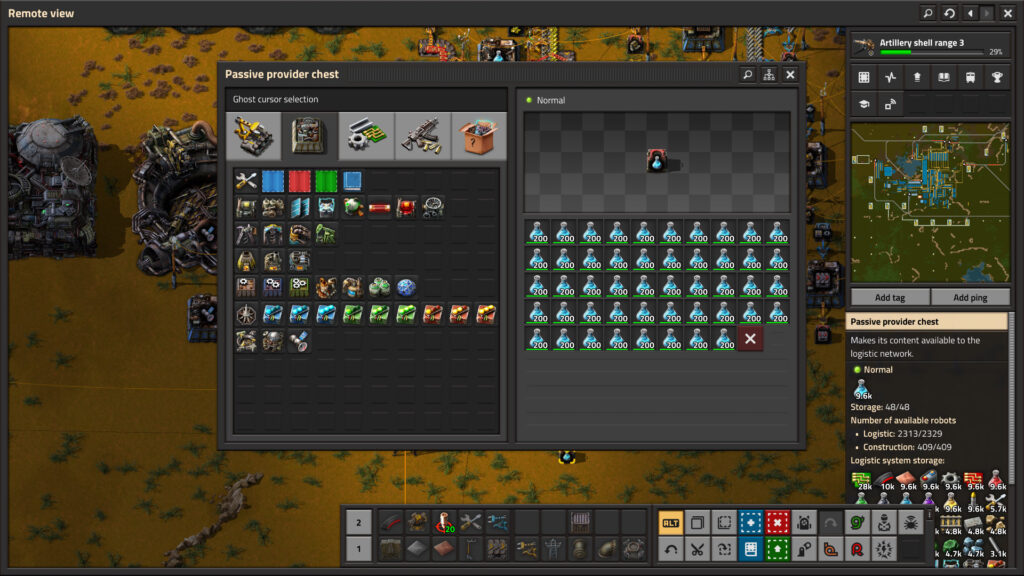This screenshot has height=576, width=1024.
Task: Open the logistic network button in chest header
Action: (769, 75)
